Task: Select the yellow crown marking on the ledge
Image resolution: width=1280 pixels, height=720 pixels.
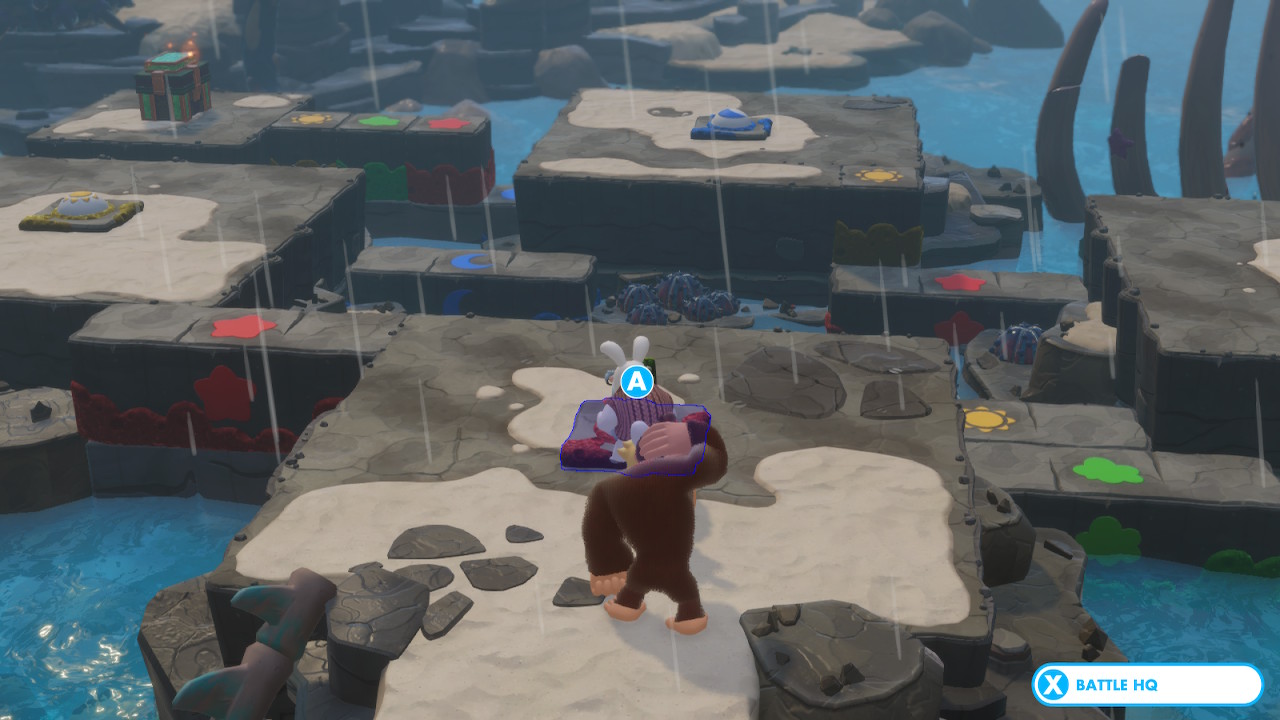Action: click(880, 238)
